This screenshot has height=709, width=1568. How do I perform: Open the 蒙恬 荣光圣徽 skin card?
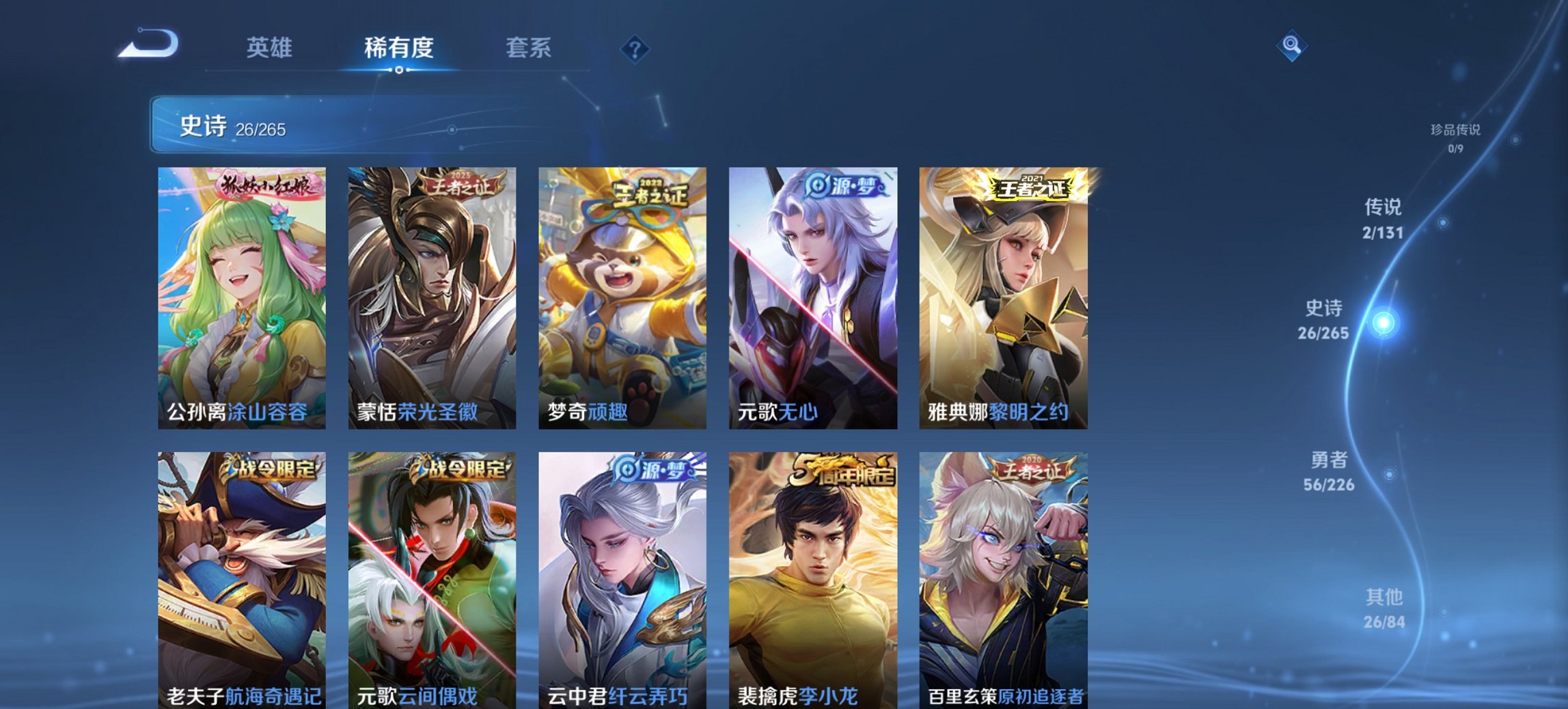[430, 294]
